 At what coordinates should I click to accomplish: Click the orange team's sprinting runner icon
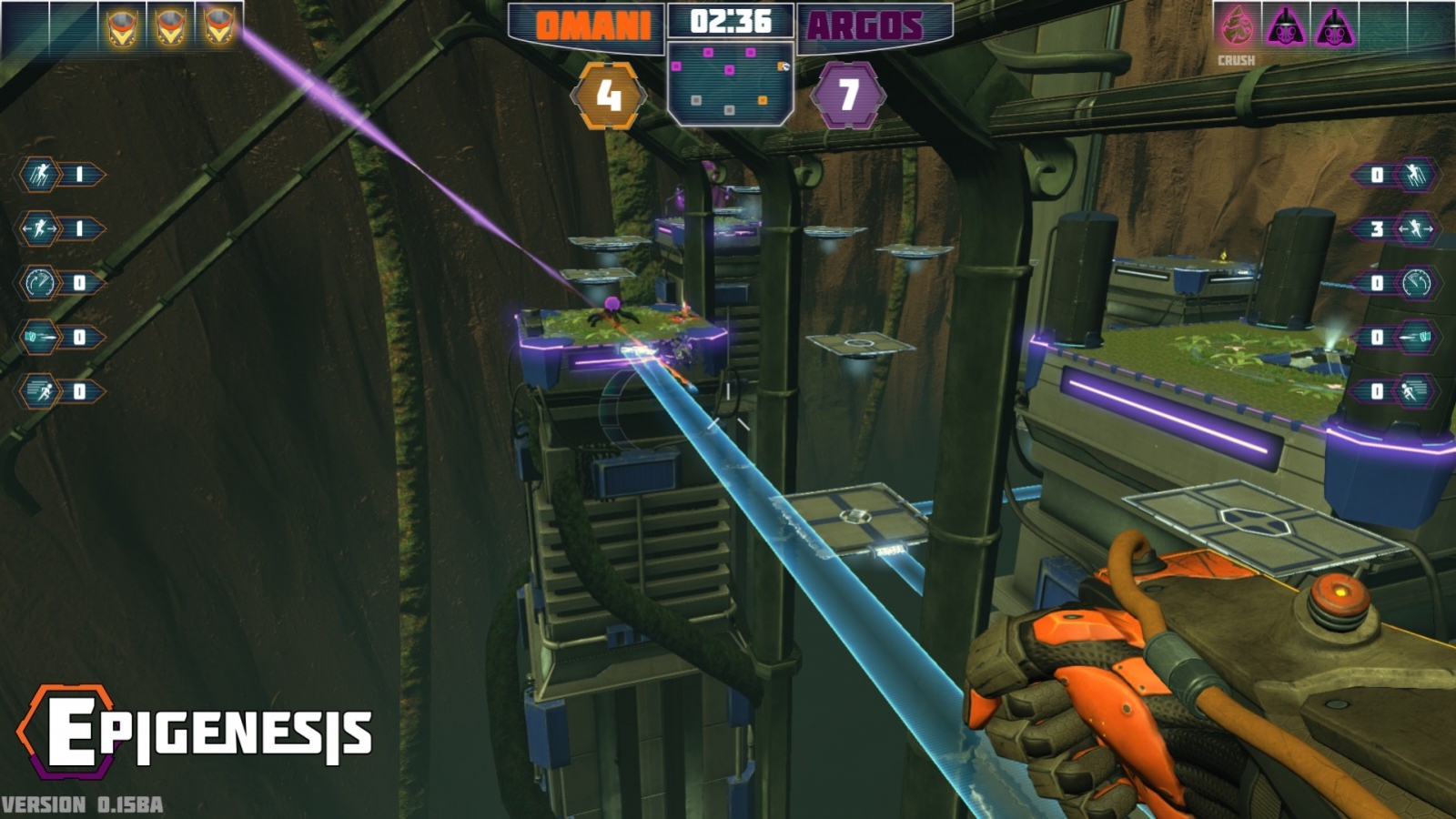coord(39,391)
